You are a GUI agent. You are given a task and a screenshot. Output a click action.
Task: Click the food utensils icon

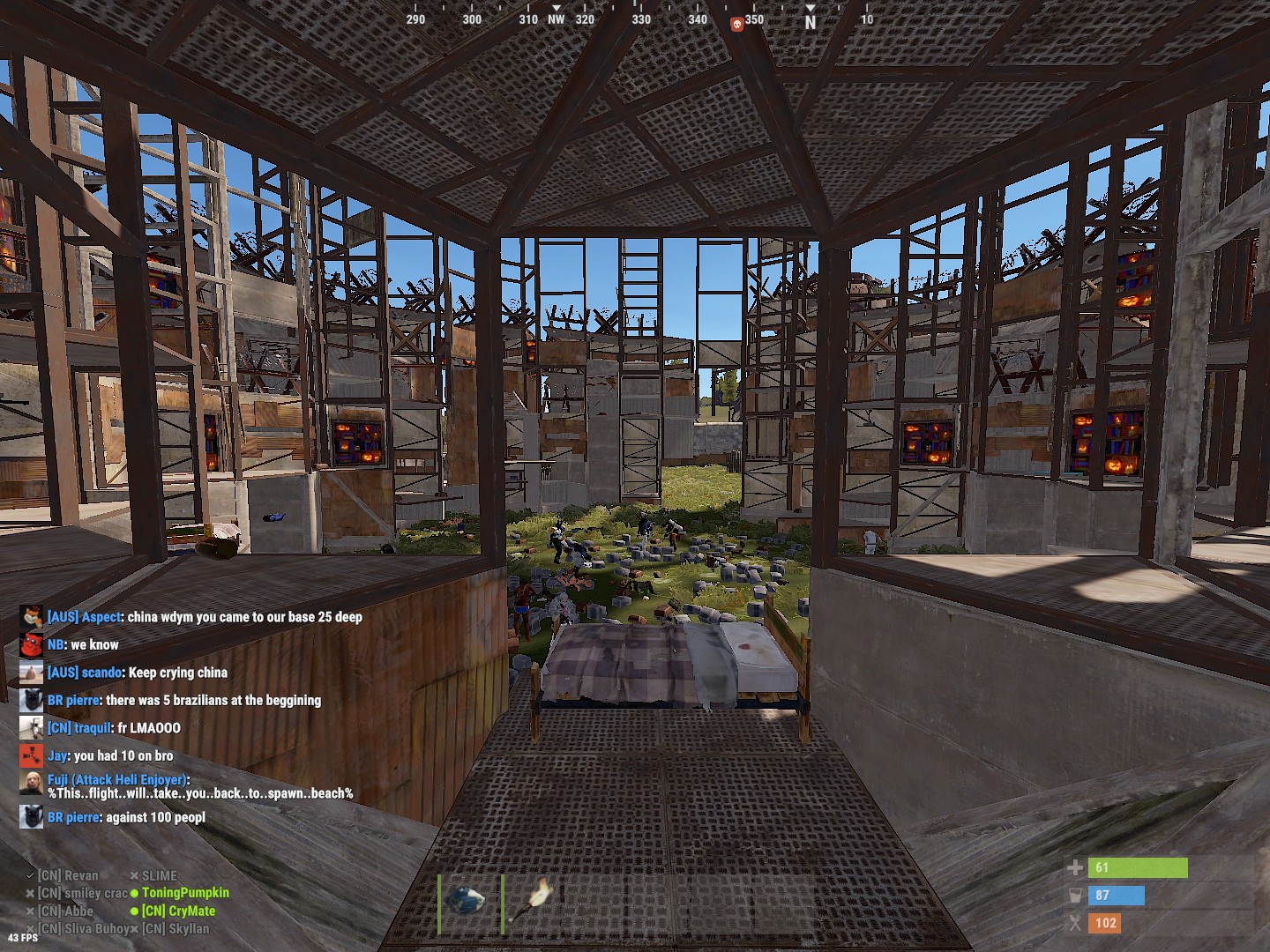(x=1076, y=922)
